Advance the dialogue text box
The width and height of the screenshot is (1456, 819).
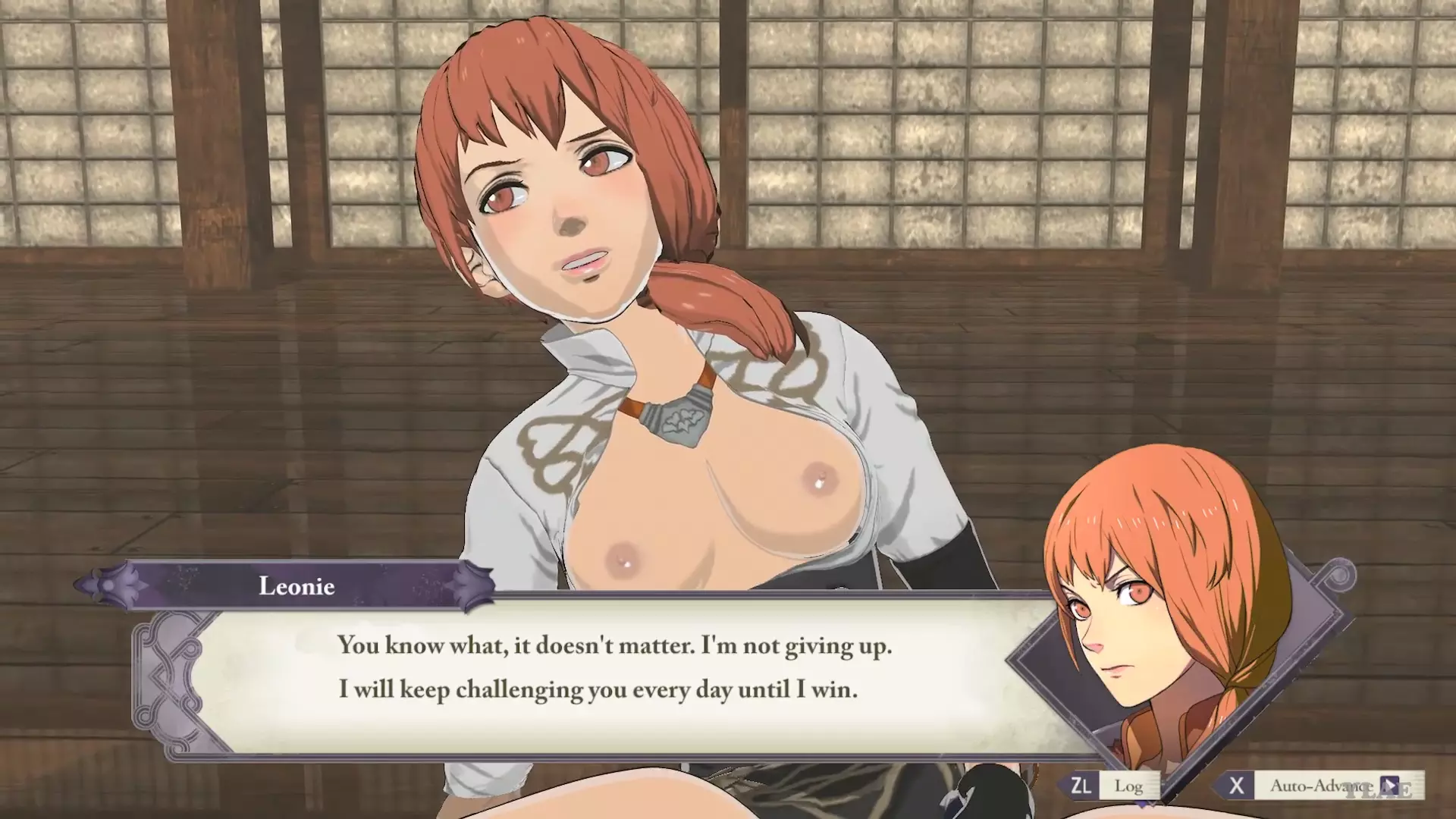(x=614, y=667)
